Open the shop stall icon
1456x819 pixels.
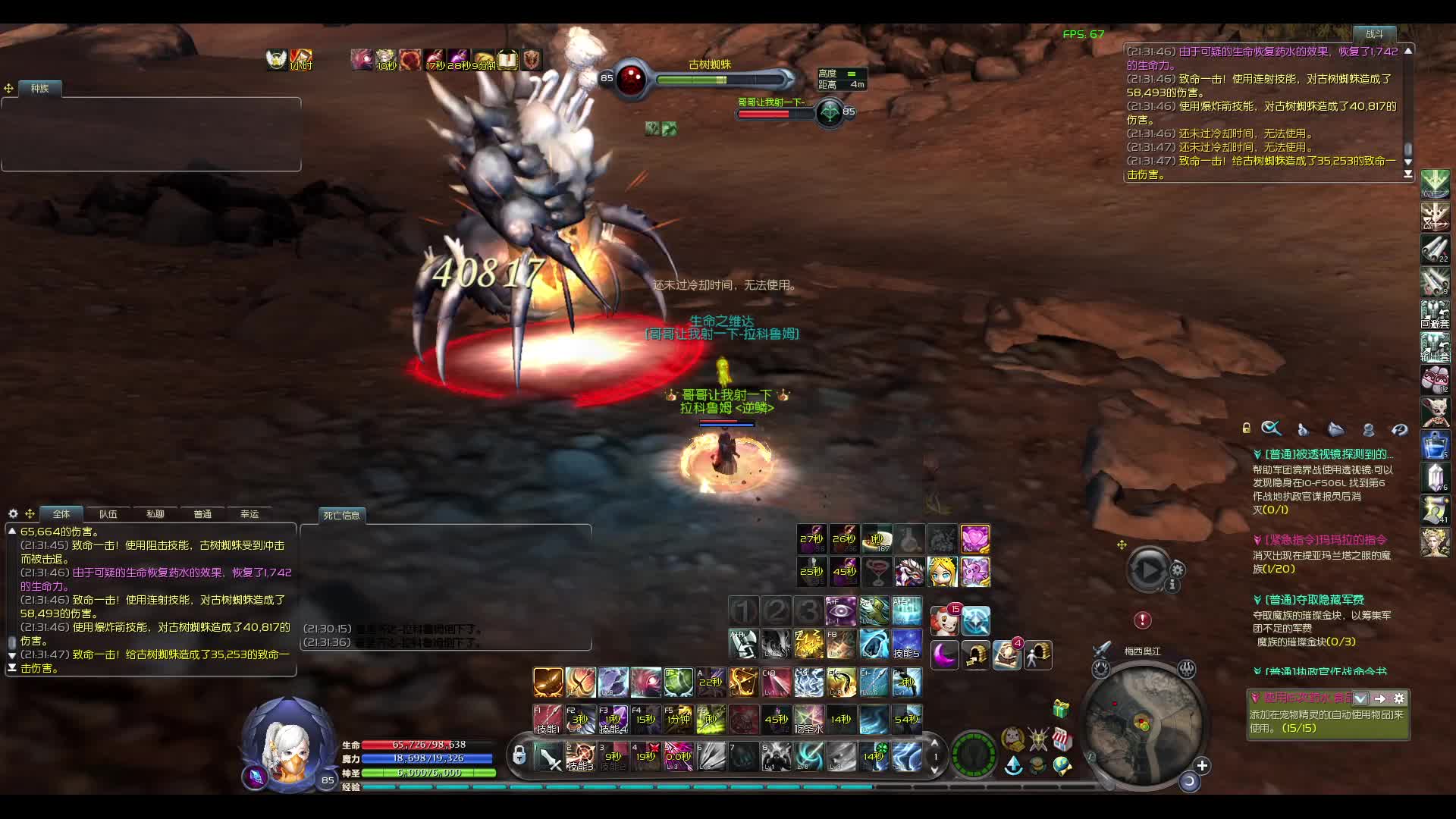pyautogui.click(x=1062, y=739)
